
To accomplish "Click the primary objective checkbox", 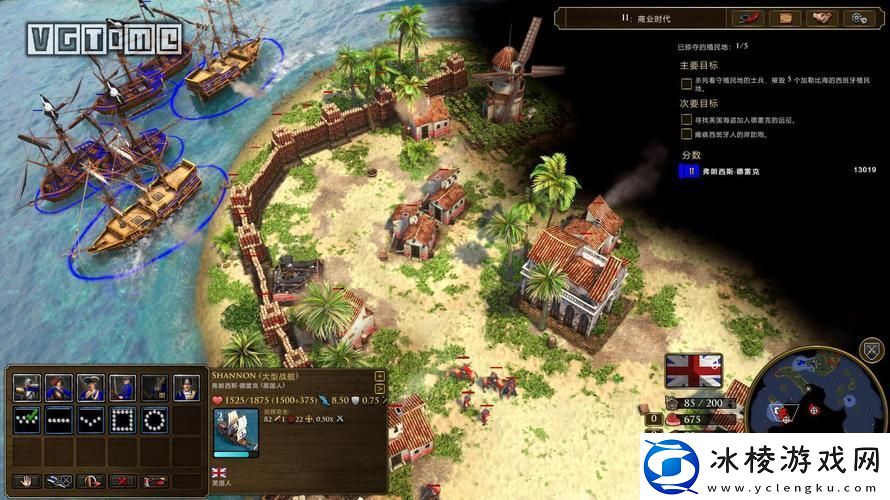I will 686,84.
